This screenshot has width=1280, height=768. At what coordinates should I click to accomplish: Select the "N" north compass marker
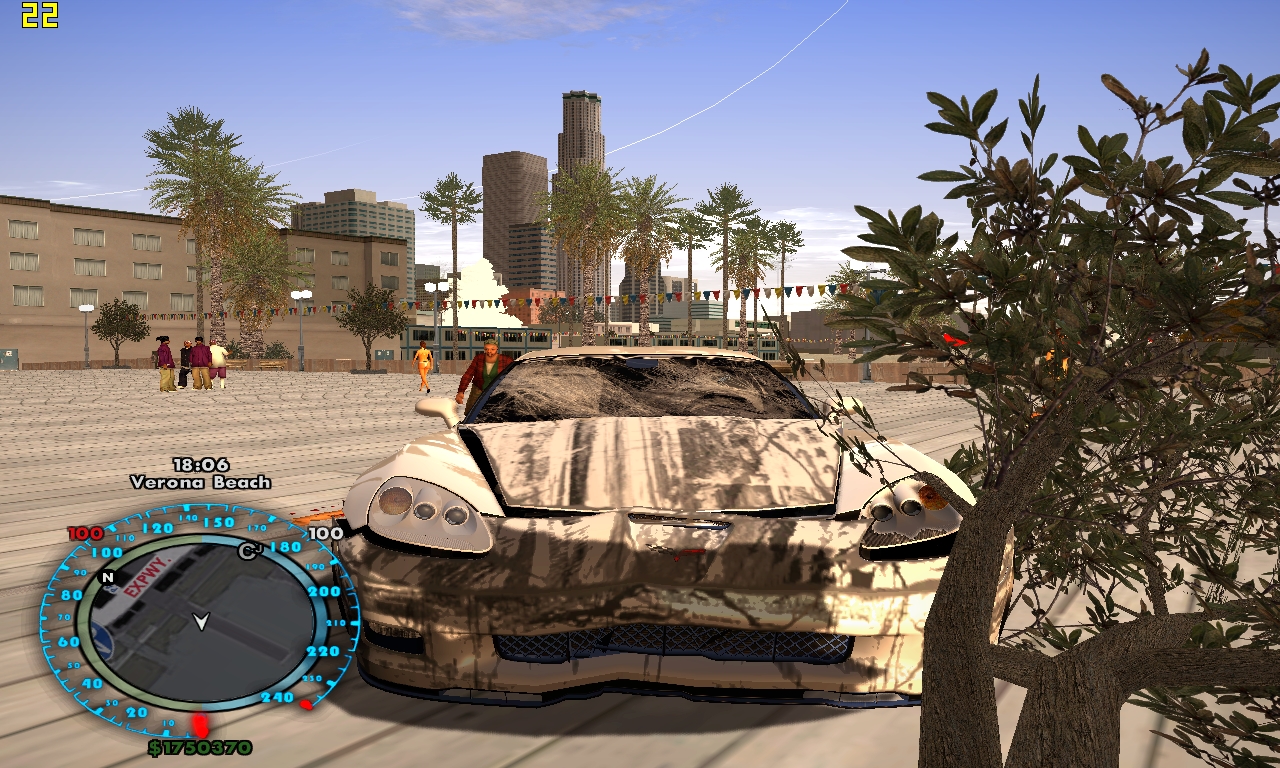coord(107,577)
